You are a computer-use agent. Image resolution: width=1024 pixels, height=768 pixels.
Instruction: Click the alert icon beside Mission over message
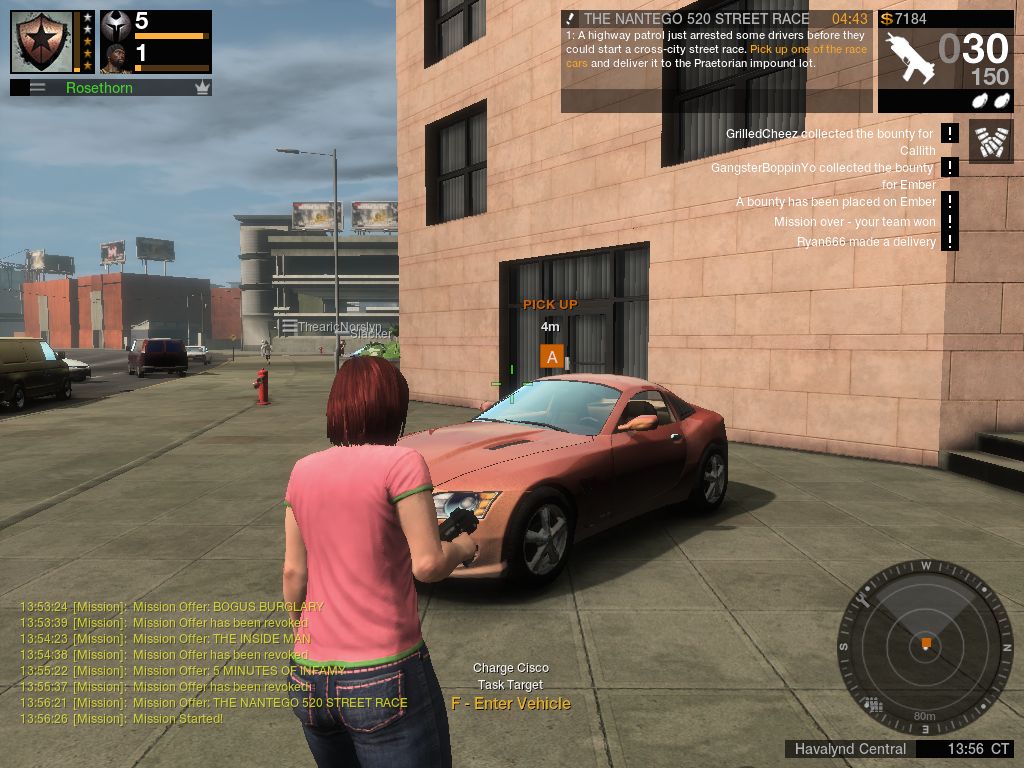coord(949,222)
